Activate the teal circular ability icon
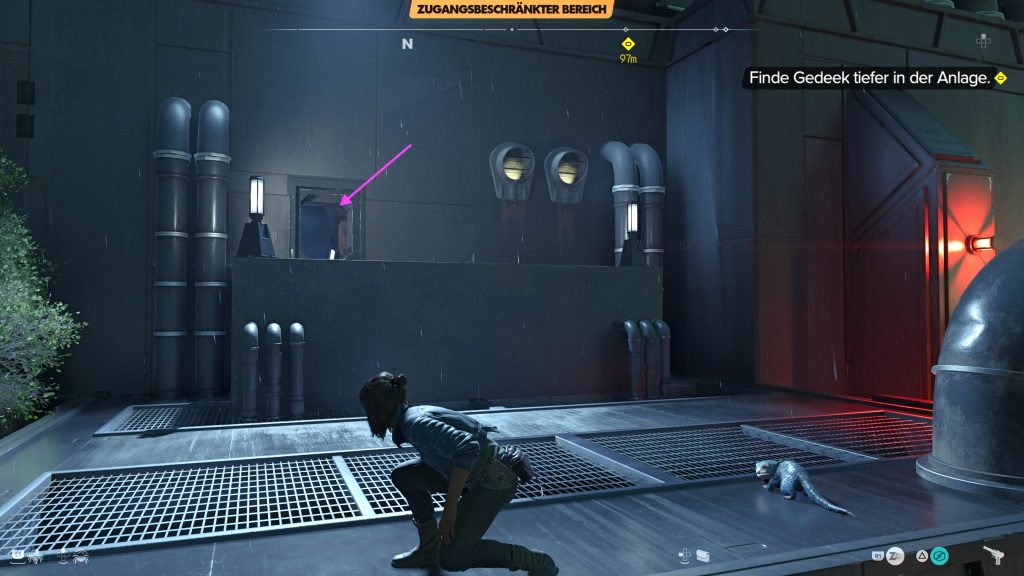Viewport: 1024px width, 576px height. click(939, 556)
